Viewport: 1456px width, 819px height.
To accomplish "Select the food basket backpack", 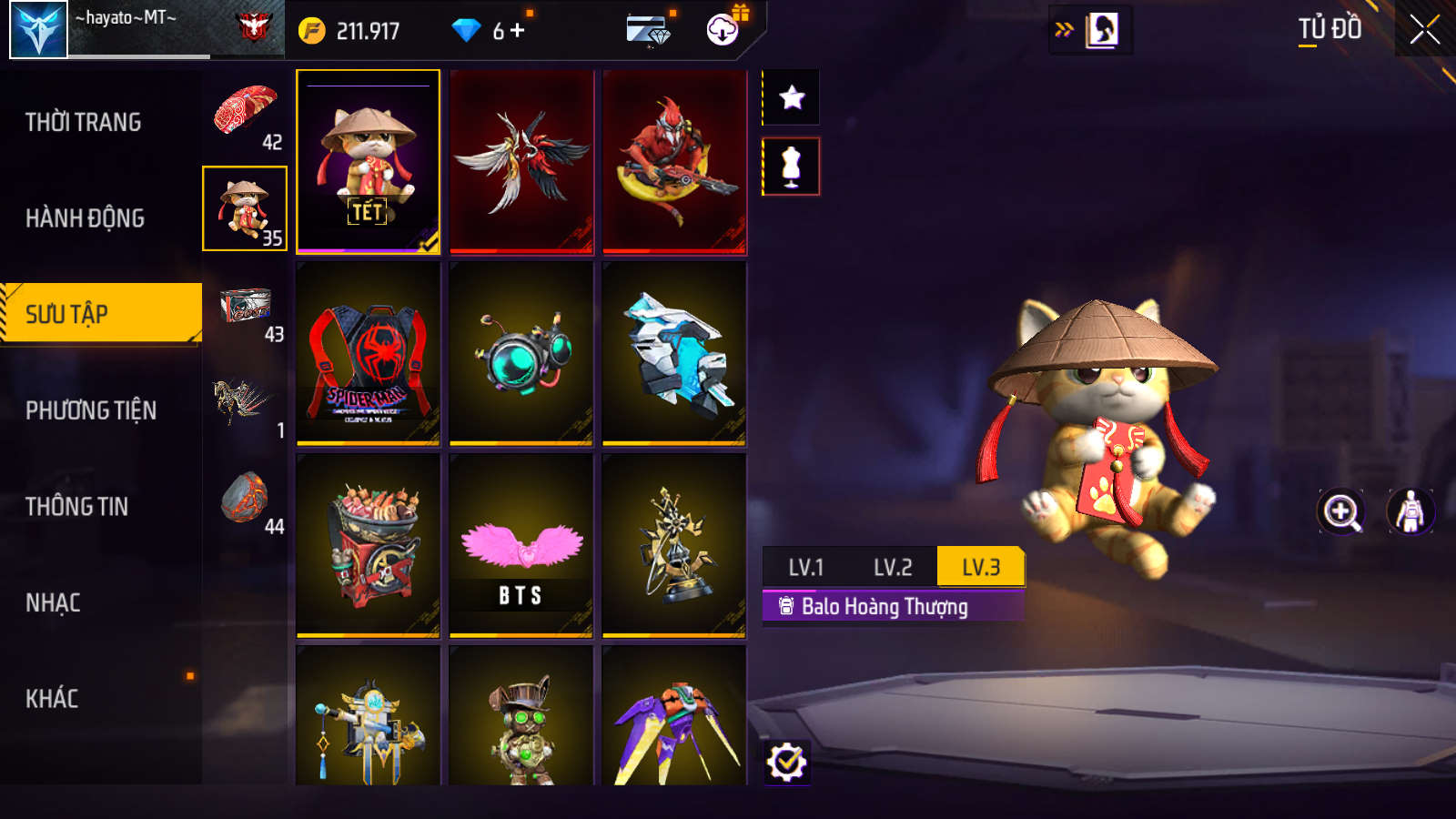I will click(x=369, y=546).
